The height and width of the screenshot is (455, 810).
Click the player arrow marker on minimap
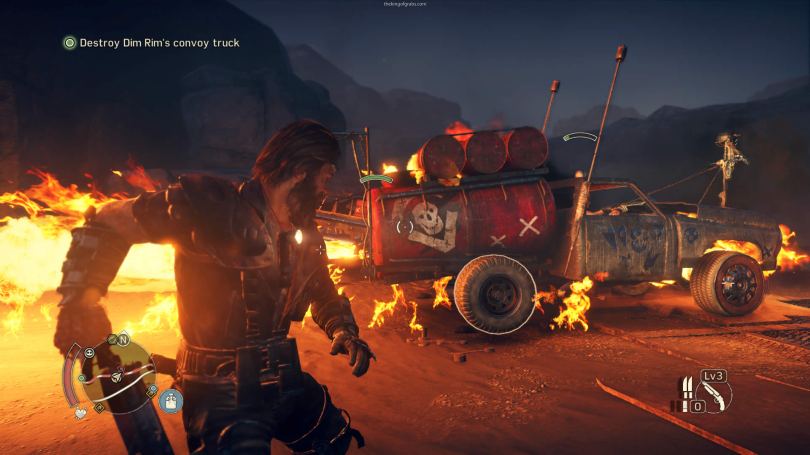(x=118, y=377)
